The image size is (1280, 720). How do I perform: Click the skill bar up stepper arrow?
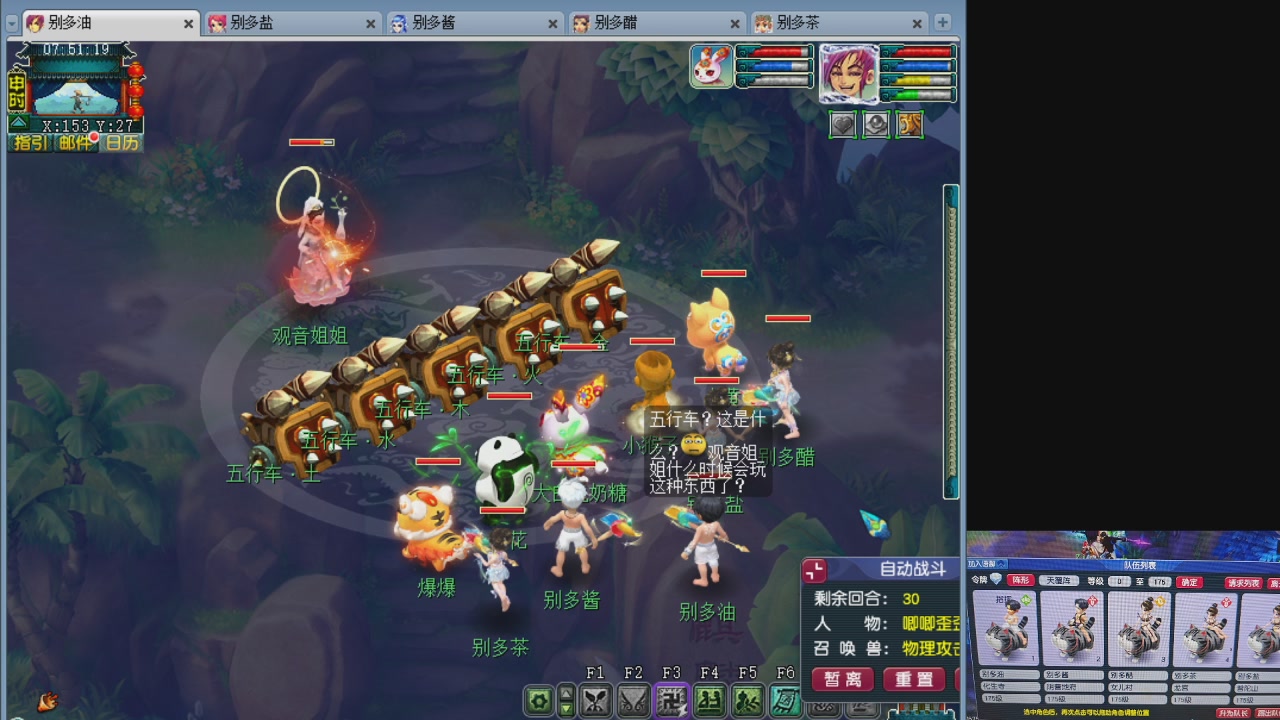point(566,694)
